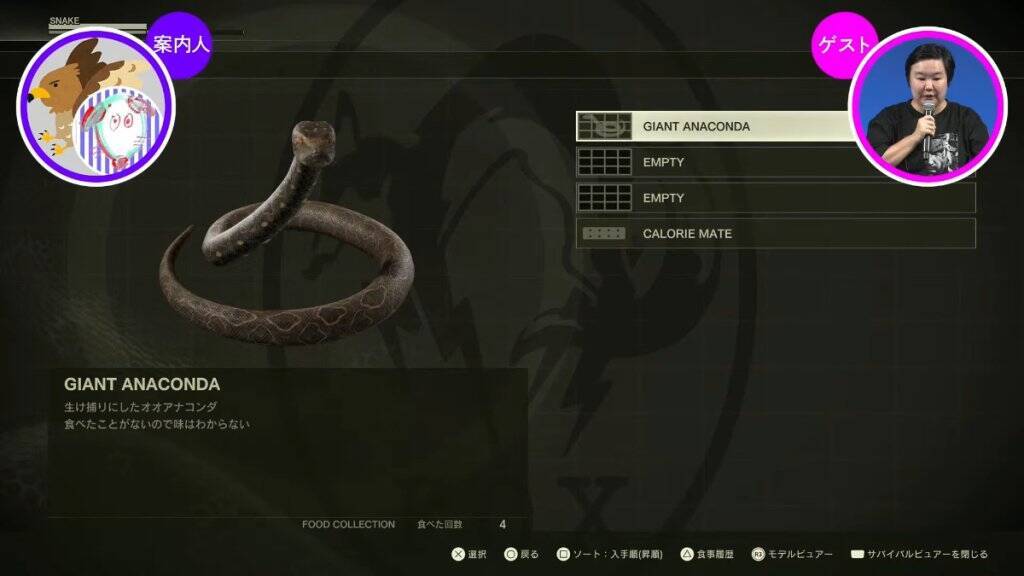Select the Giant Anaconda food entry
This screenshot has width=1024, height=576.
[x=715, y=127]
